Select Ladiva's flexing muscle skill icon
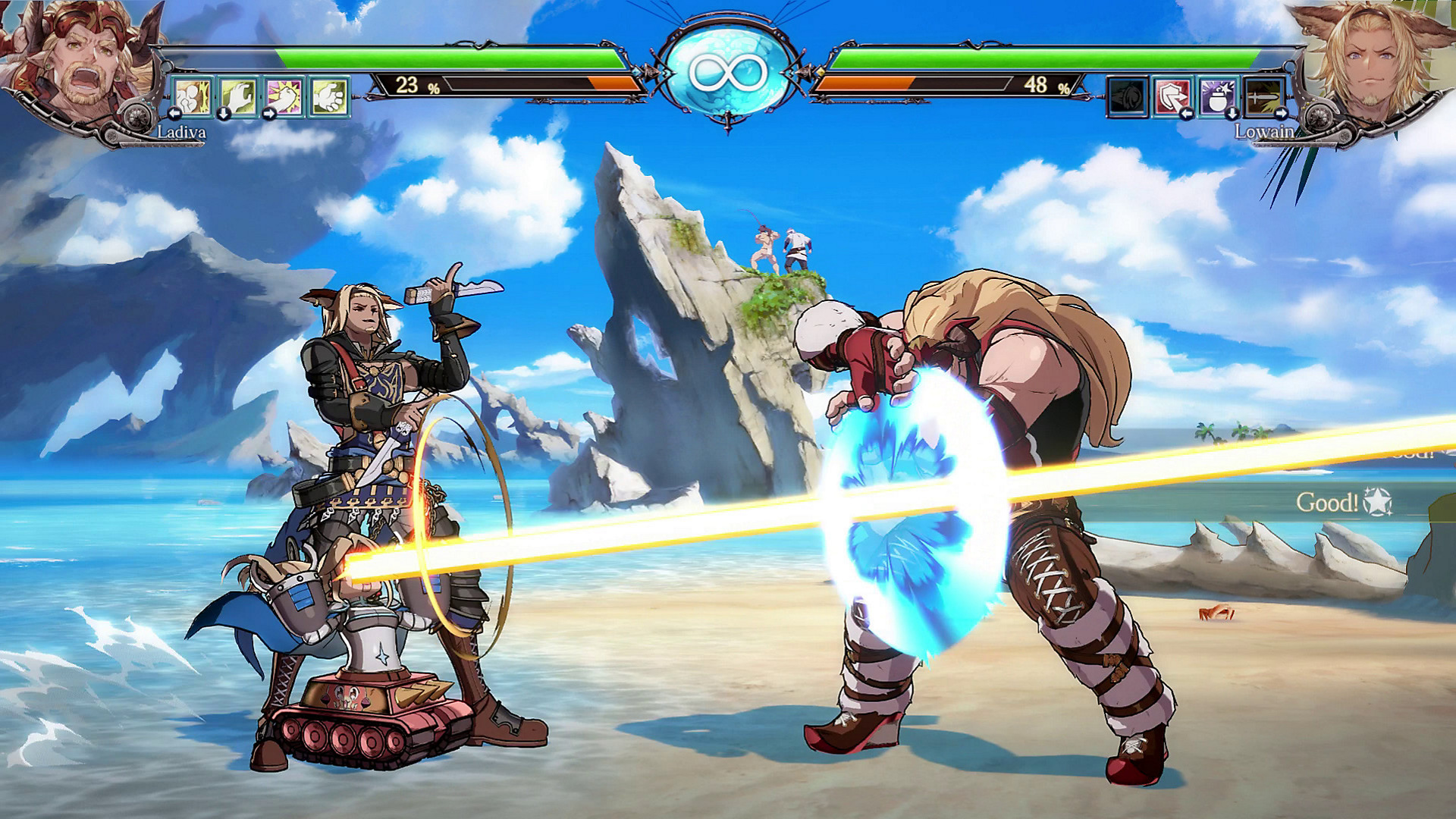The width and height of the screenshot is (1456, 819). pos(193,96)
